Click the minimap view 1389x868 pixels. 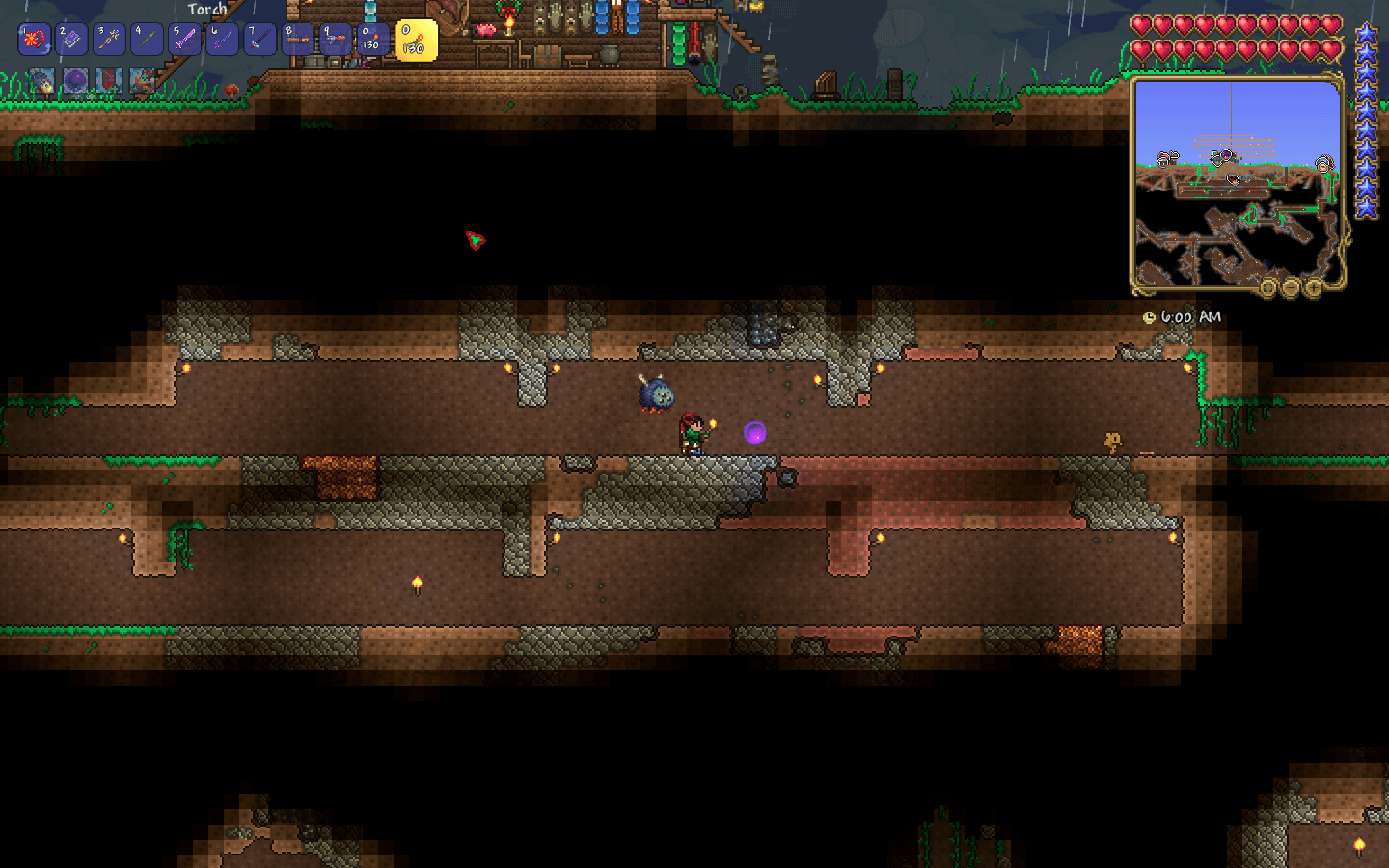tap(1238, 181)
